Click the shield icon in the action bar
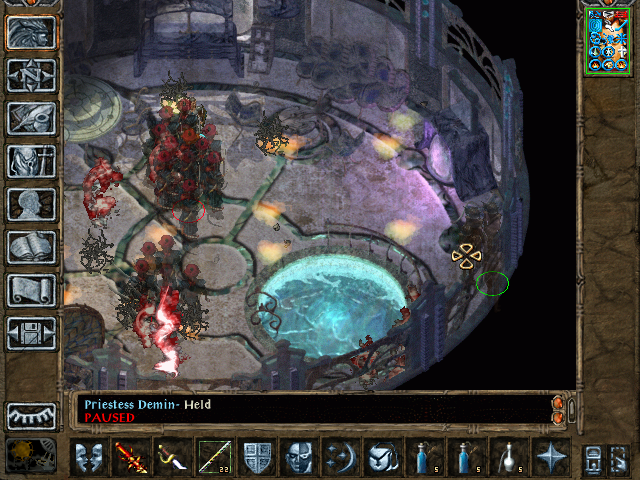The width and height of the screenshot is (640, 480). (x=257, y=458)
